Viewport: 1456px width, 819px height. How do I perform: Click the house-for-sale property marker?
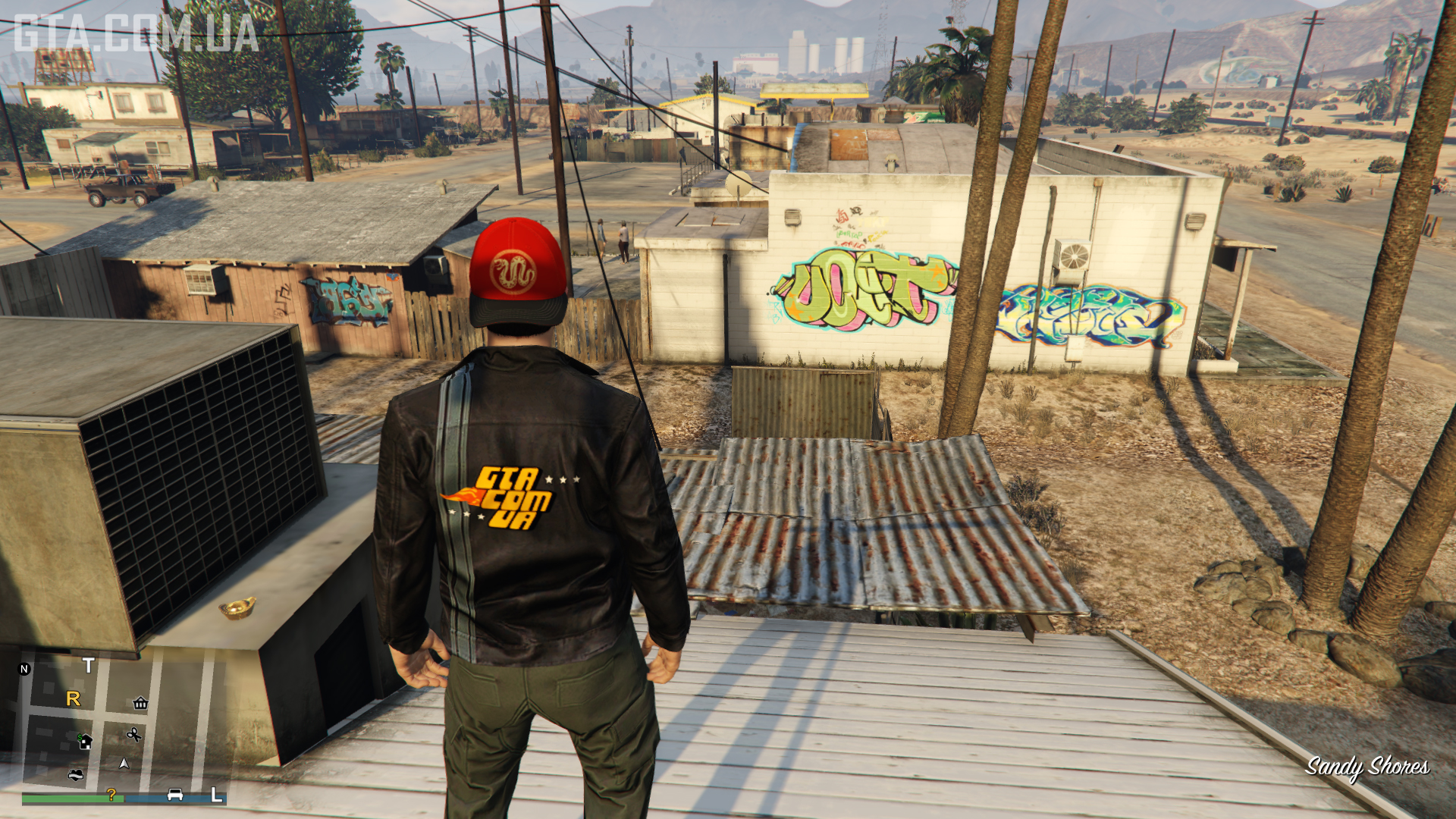click(85, 741)
